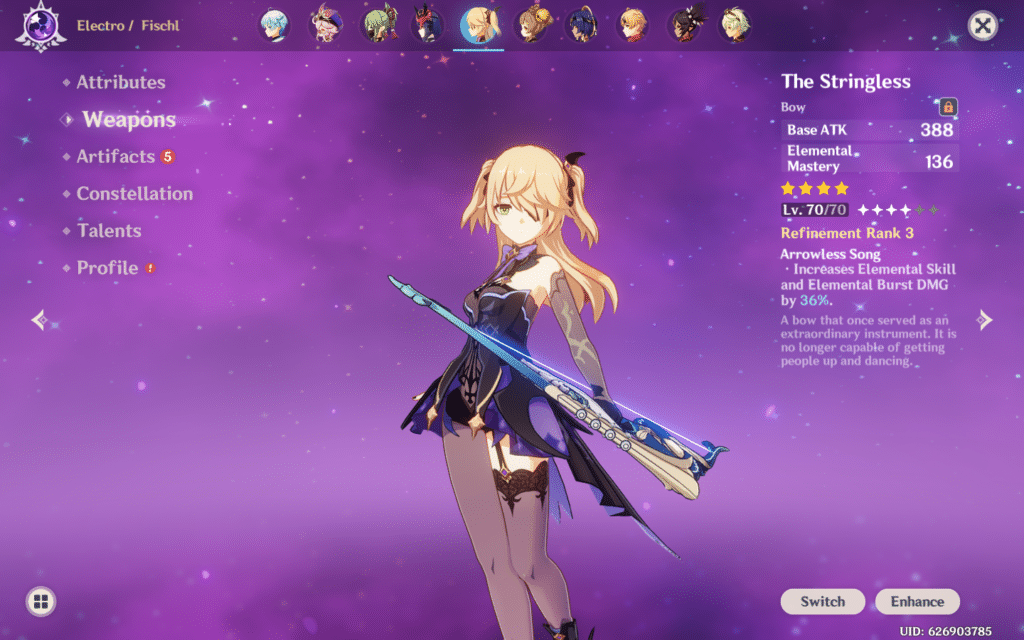Pick the green-haired masked character portrait

pyautogui.click(x=378, y=25)
